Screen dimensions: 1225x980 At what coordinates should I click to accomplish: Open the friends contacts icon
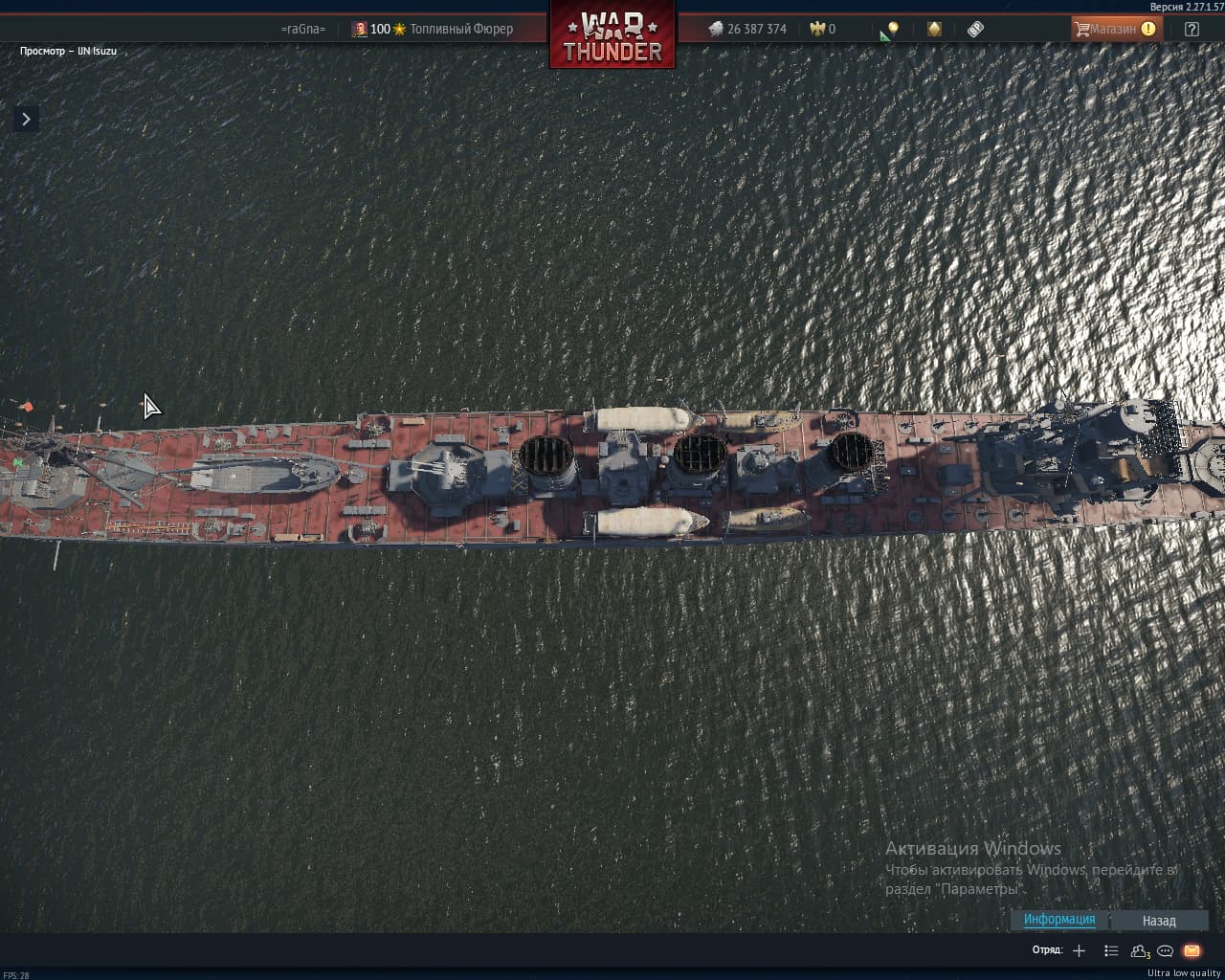click(x=1139, y=950)
